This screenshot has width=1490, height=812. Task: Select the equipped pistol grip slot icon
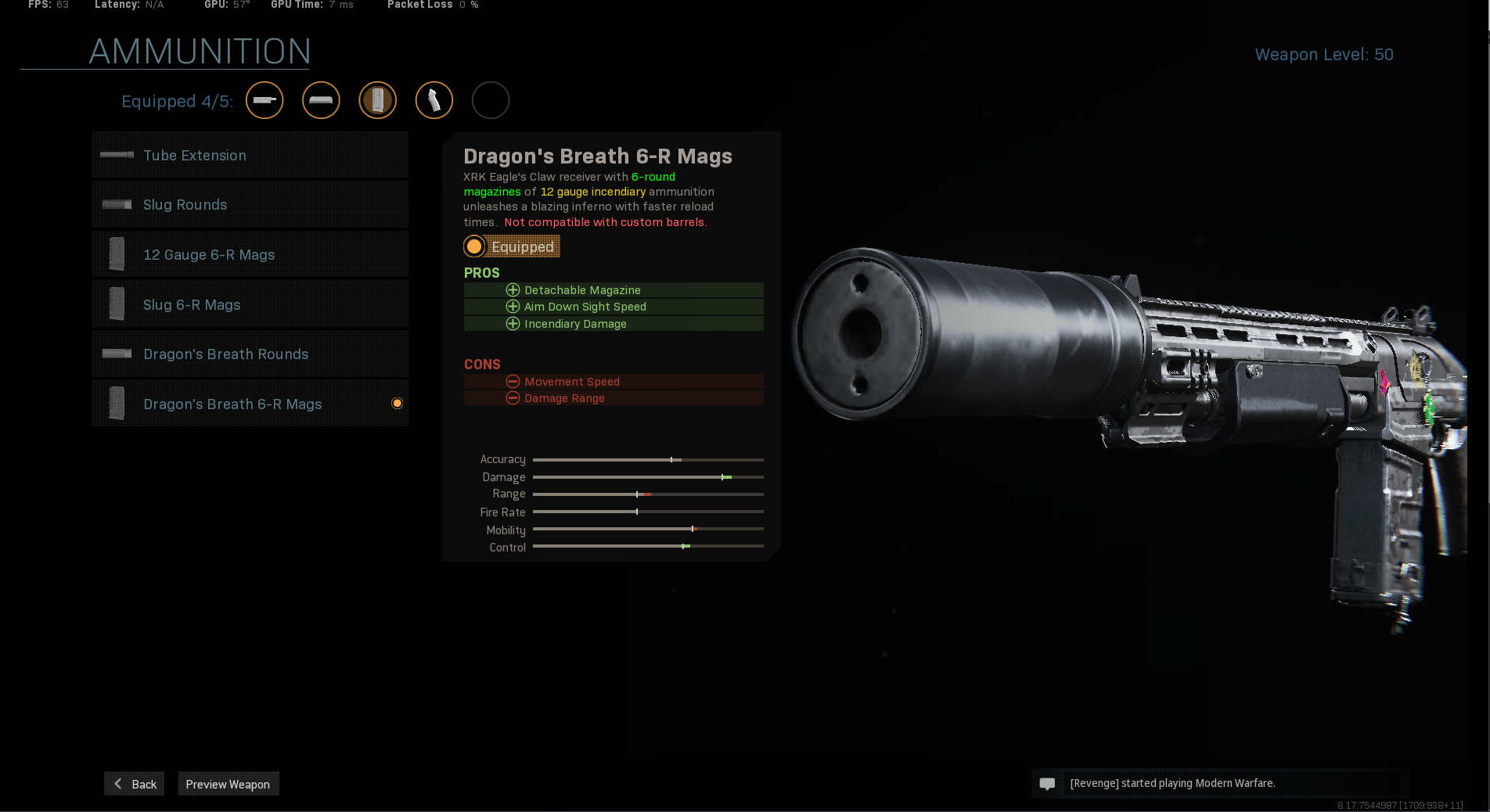tap(434, 100)
